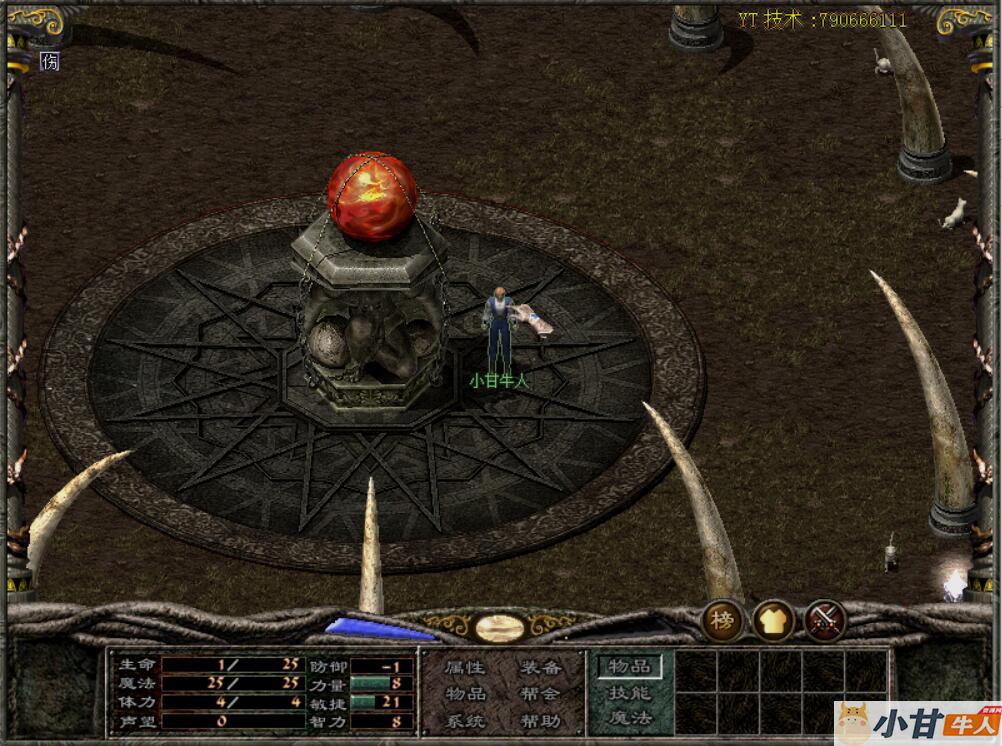
Task: Open the 帮会 guild menu
Action: 540,694
